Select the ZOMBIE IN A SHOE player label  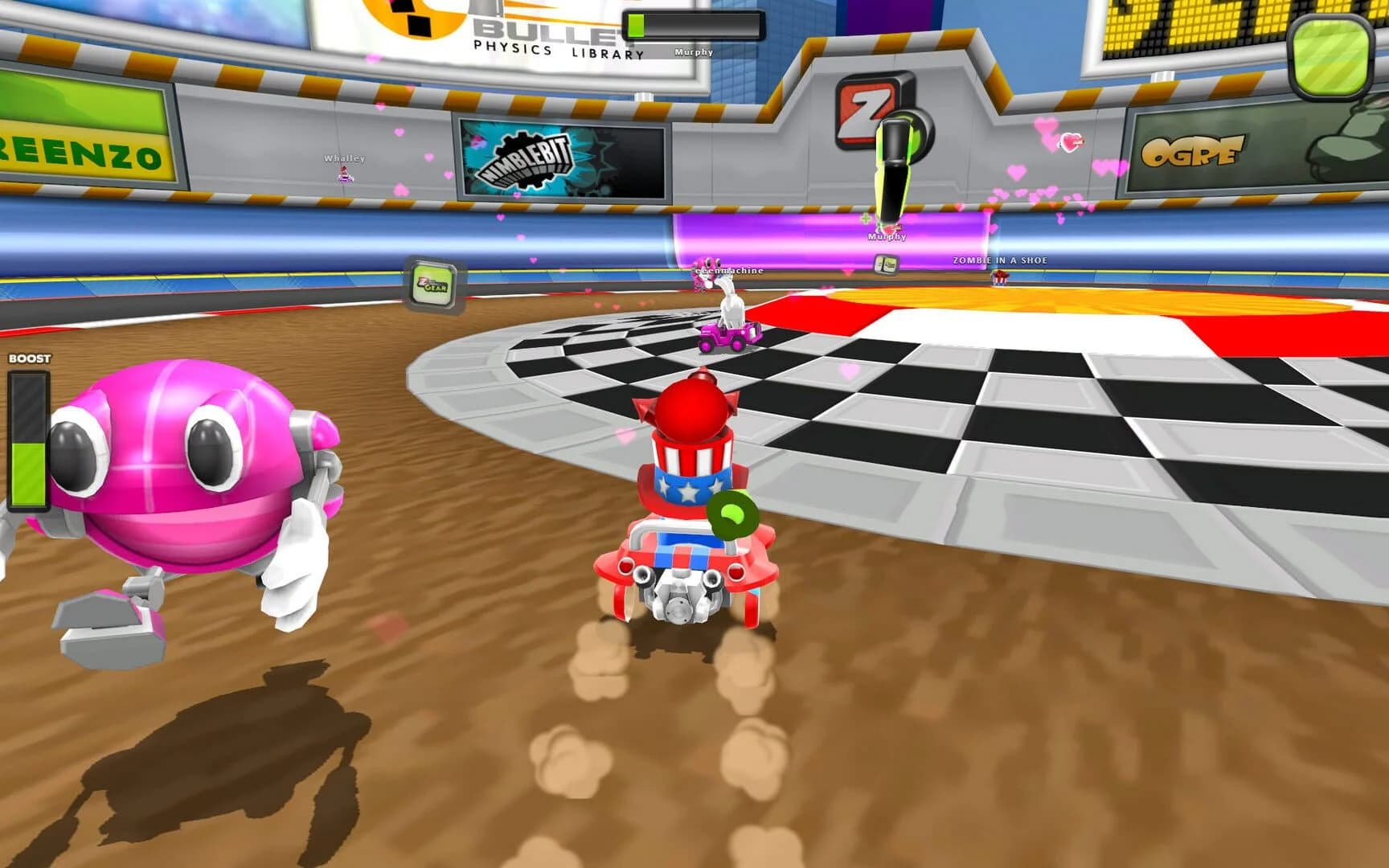pyautogui.click(x=1000, y=259)
